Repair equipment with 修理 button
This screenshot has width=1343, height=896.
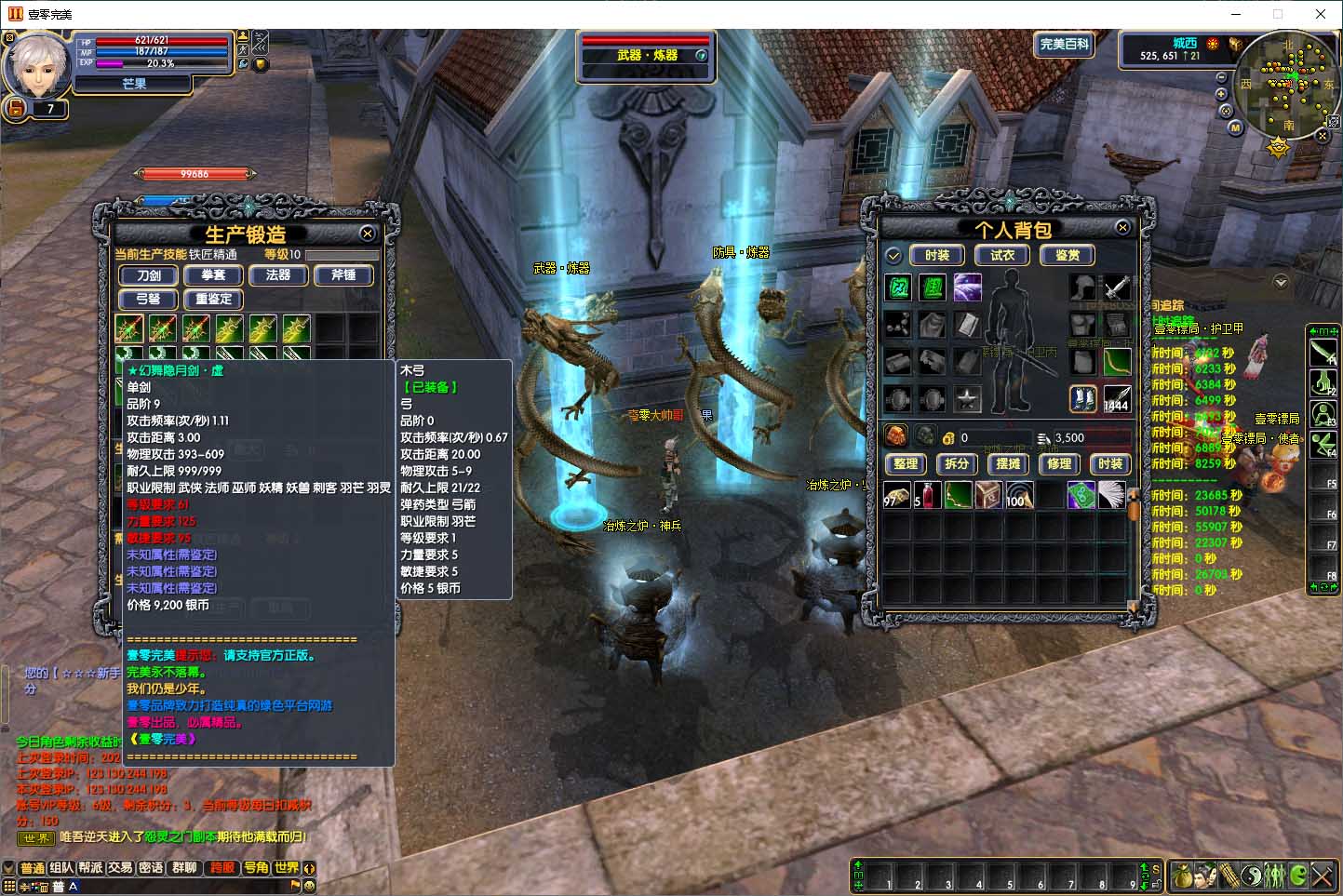point(1059,463)
